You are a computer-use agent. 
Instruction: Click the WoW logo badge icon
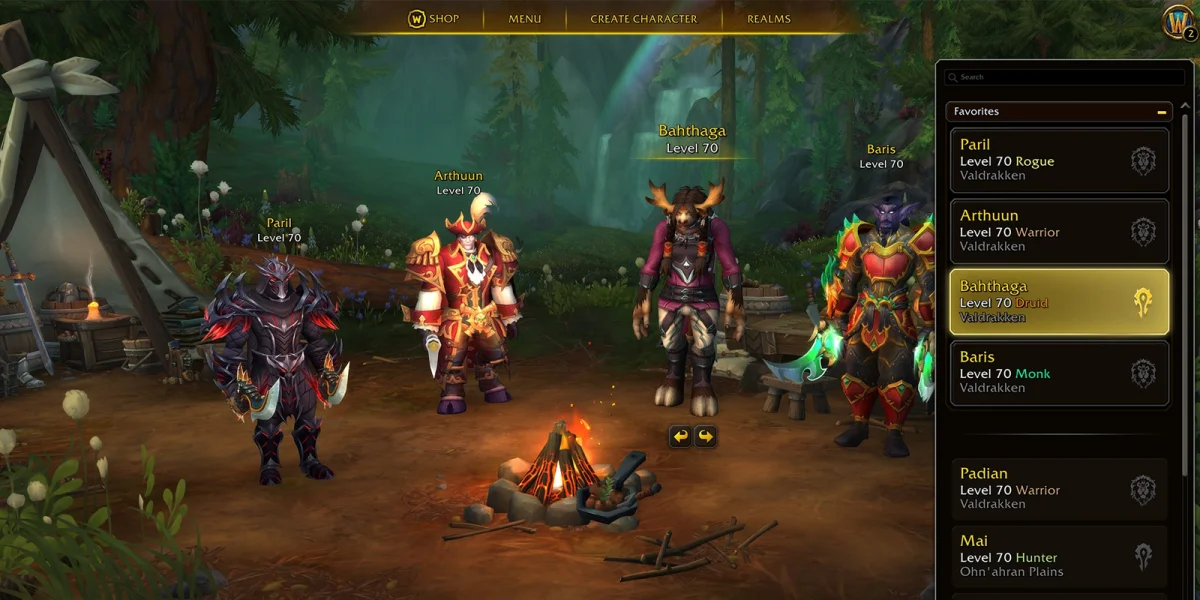tap(1177, 20)
